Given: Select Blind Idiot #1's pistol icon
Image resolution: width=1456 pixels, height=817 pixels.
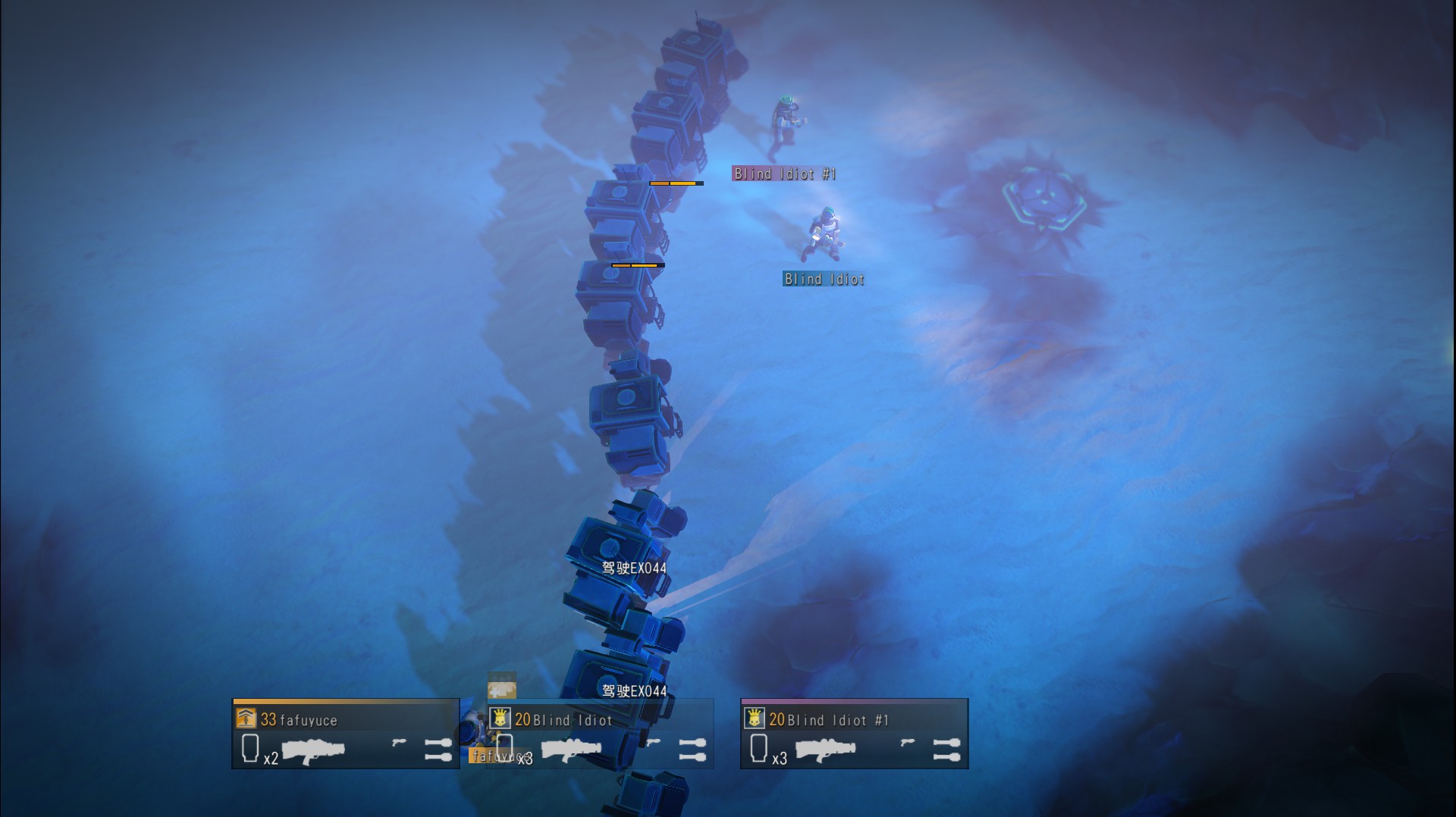Looking at the screenshot, I should point(908,741).
